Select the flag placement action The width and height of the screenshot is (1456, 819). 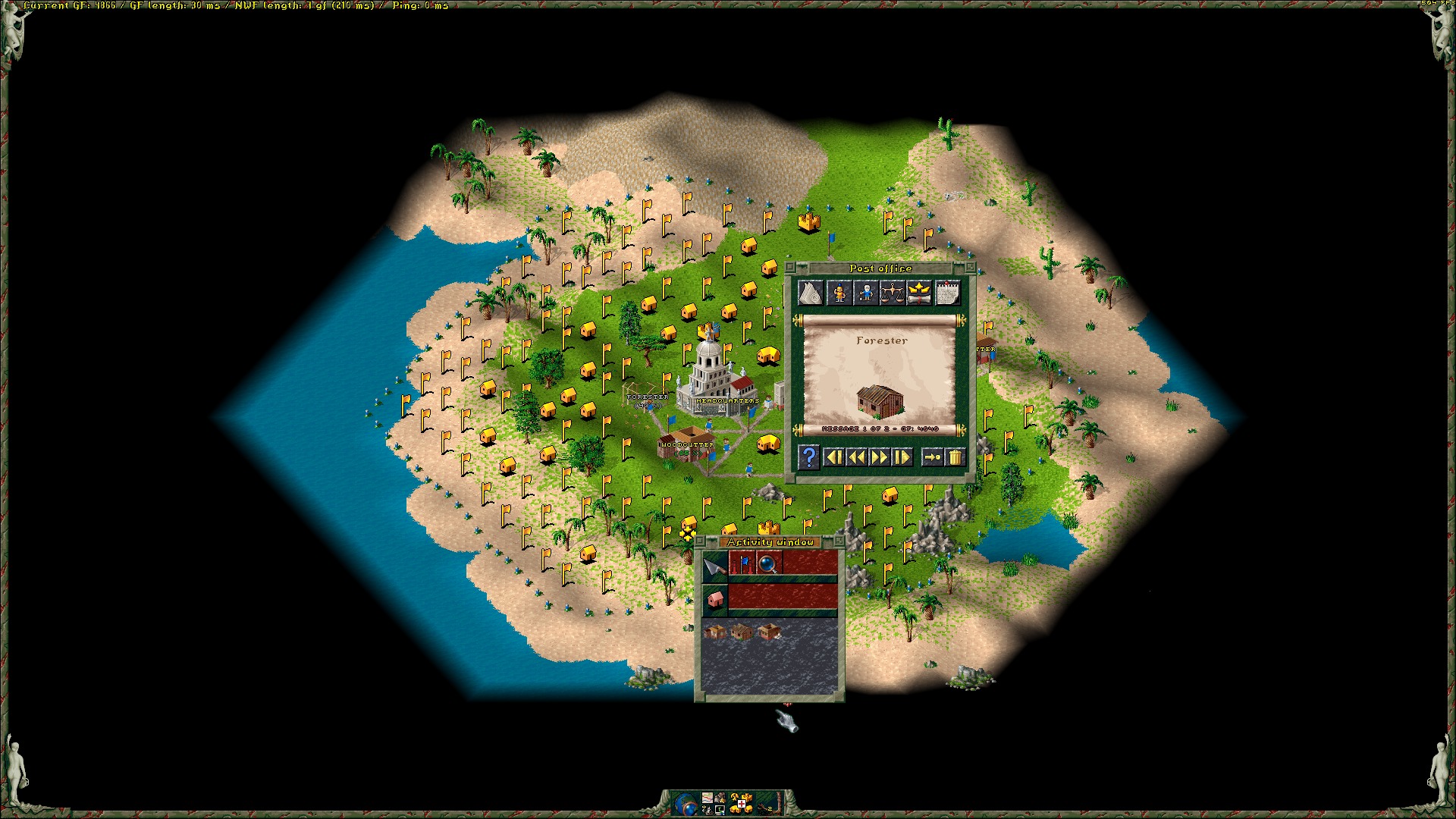click(742, 563)
